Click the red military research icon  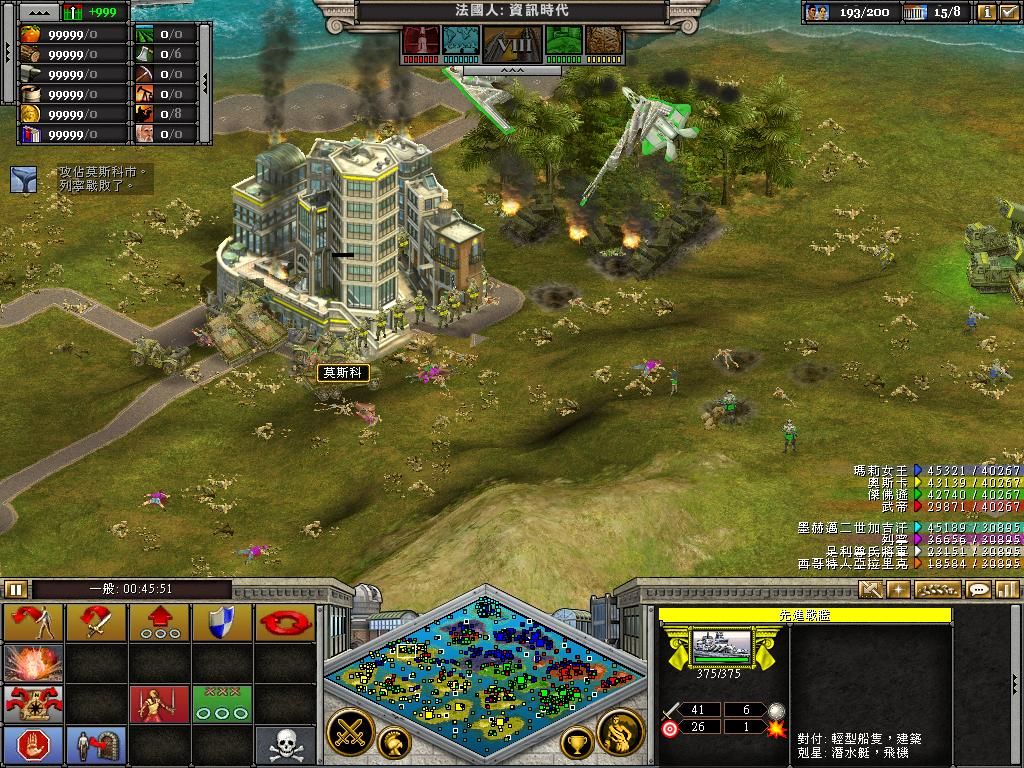[421, 41]
